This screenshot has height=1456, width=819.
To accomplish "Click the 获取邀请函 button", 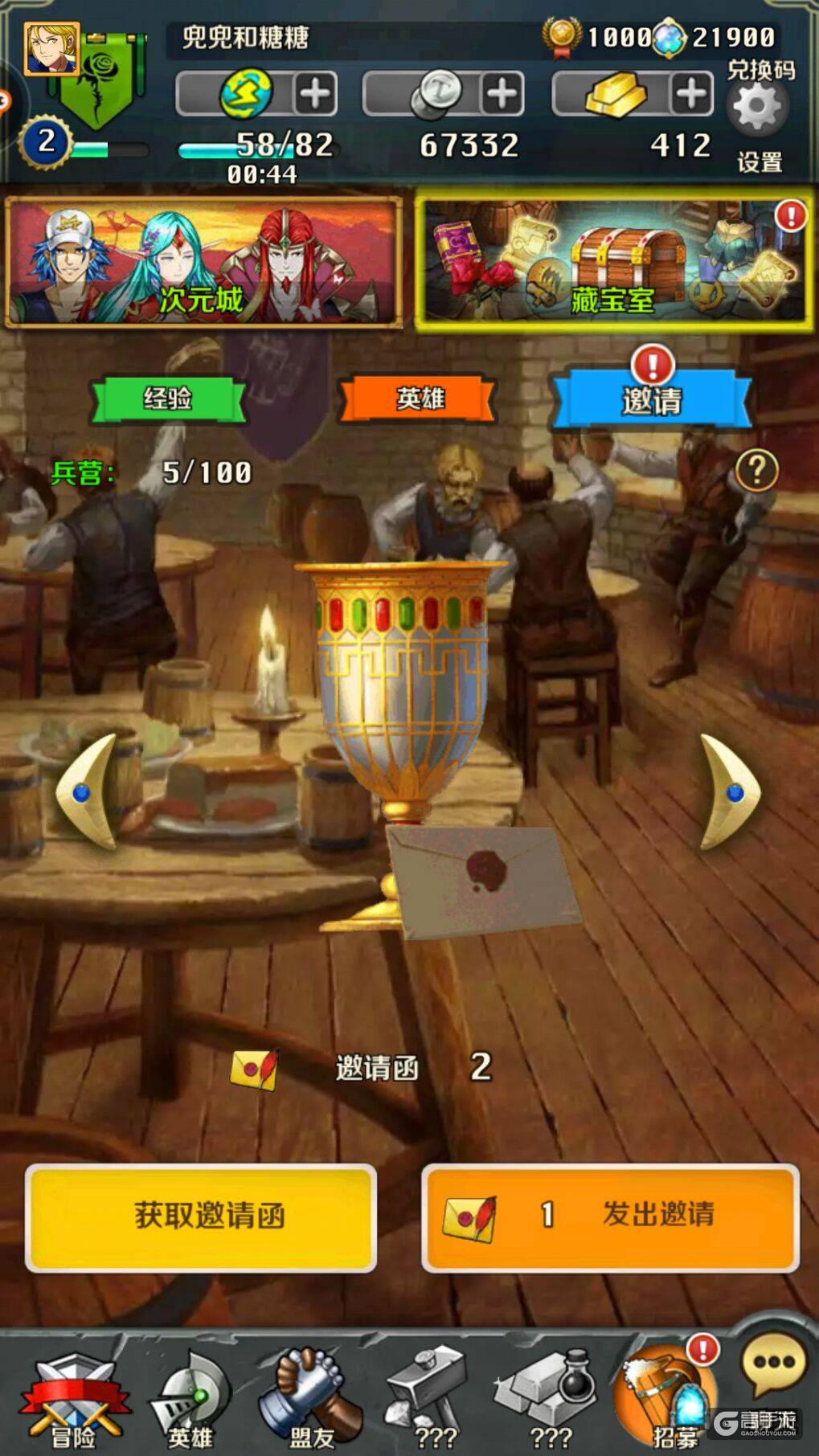I will (201, 1217).
